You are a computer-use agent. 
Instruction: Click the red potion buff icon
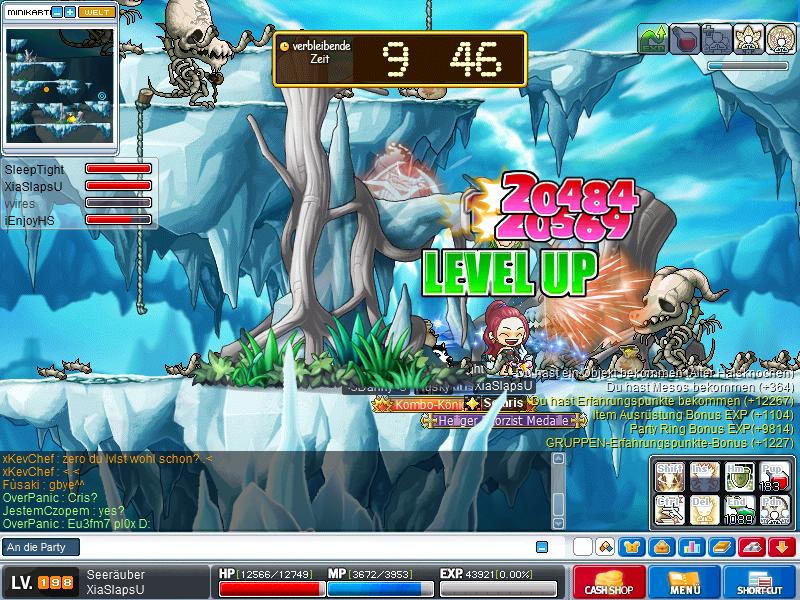tap(685, 38)
